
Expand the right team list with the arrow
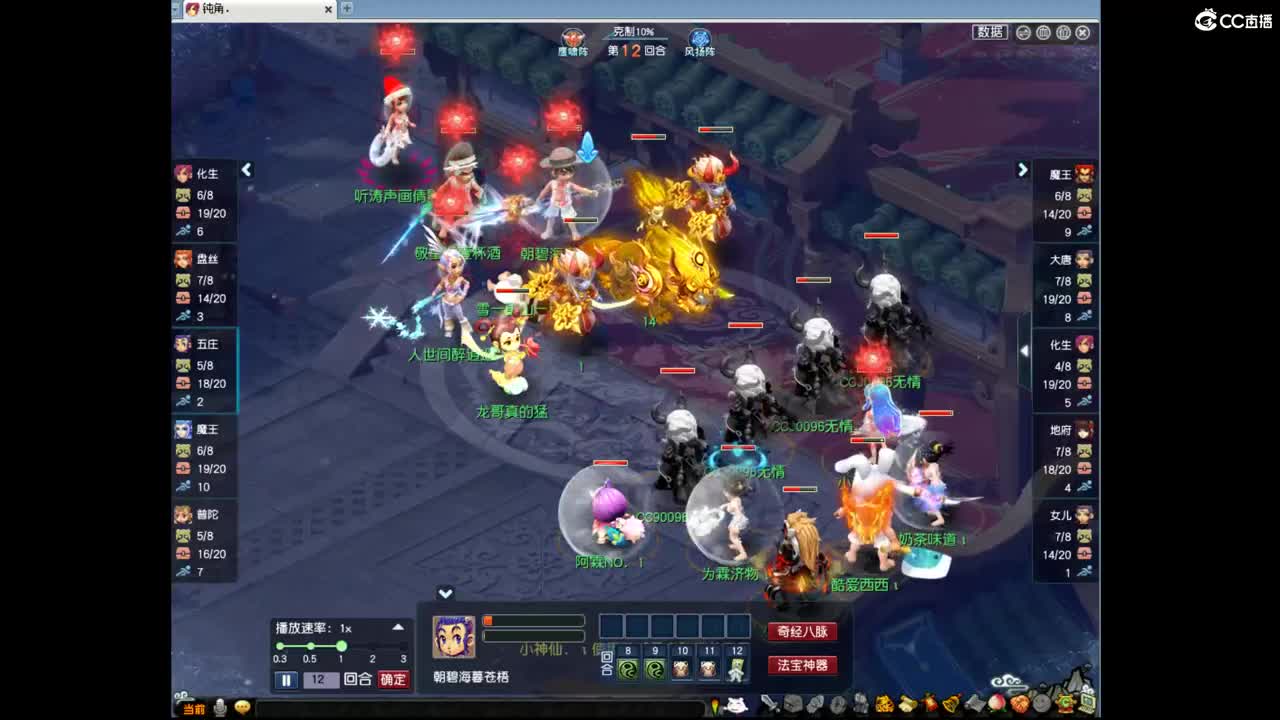click(x=1022, y=170)
